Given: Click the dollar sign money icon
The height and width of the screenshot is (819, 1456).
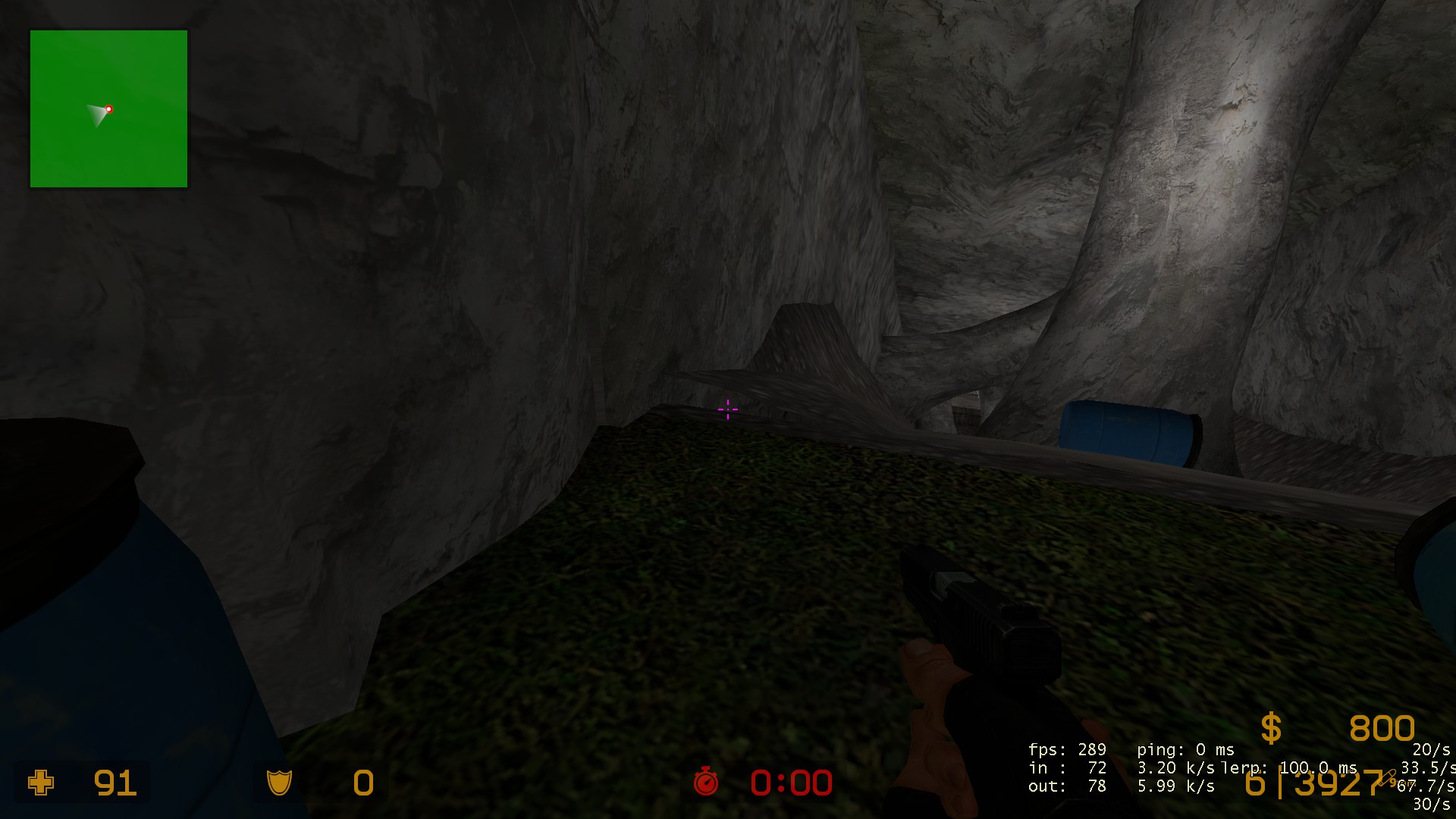Looking at the screenshot, I should 1271,728.
